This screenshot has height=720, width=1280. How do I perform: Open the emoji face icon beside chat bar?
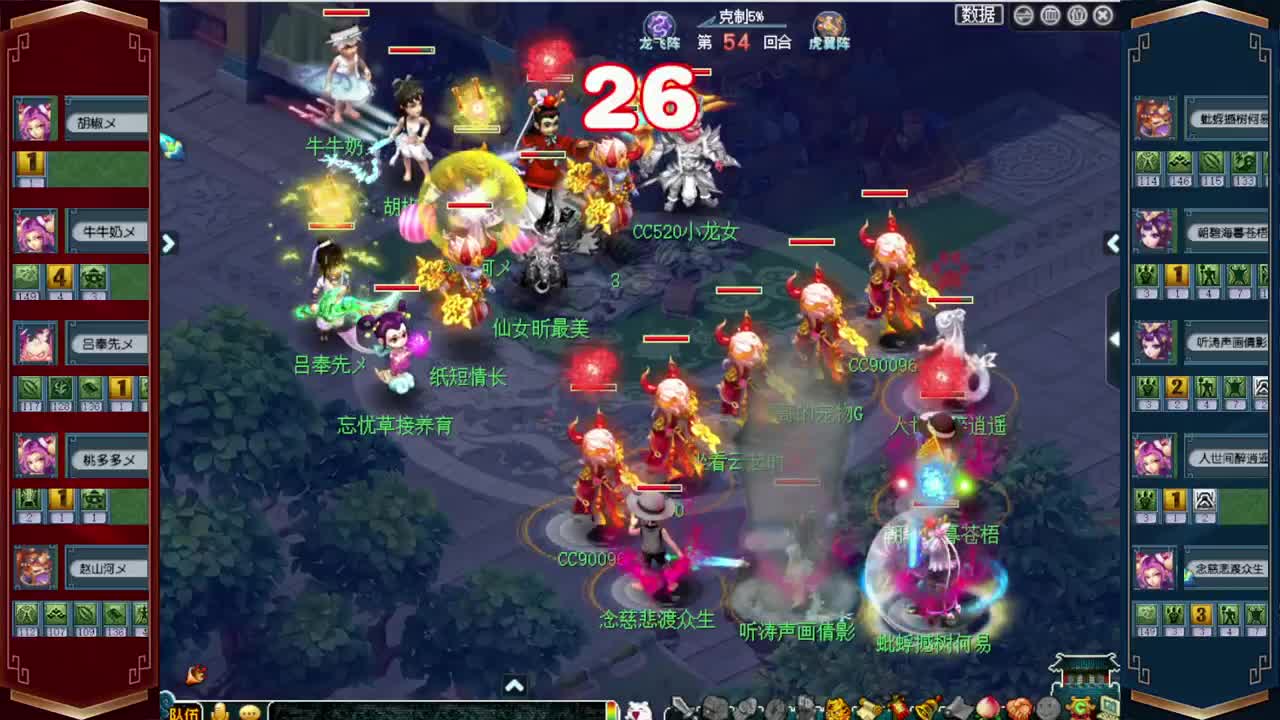point(251,709)
